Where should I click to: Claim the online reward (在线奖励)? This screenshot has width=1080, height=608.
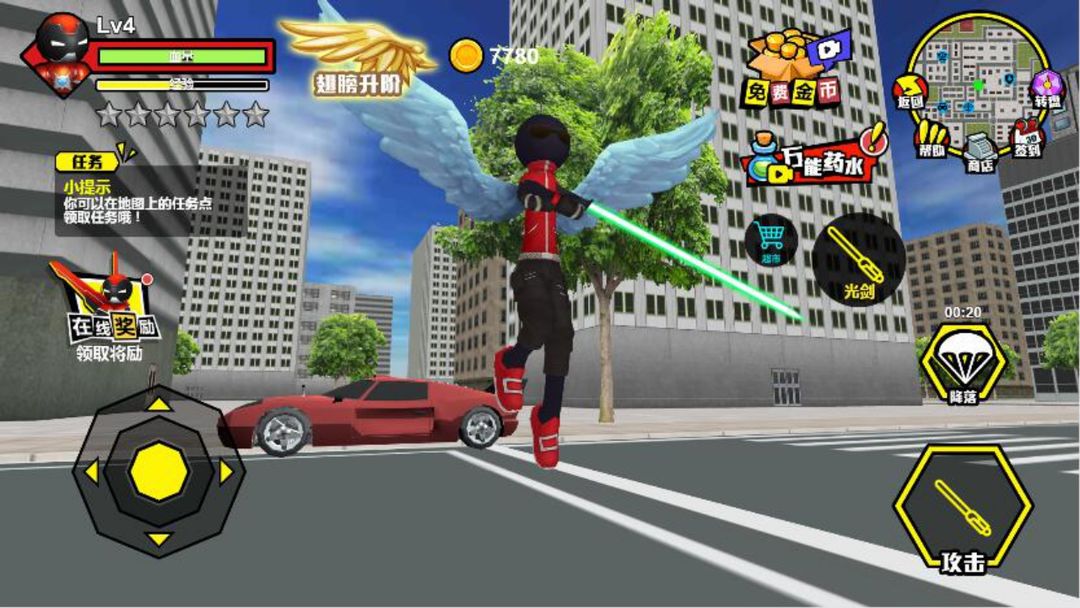107,304
